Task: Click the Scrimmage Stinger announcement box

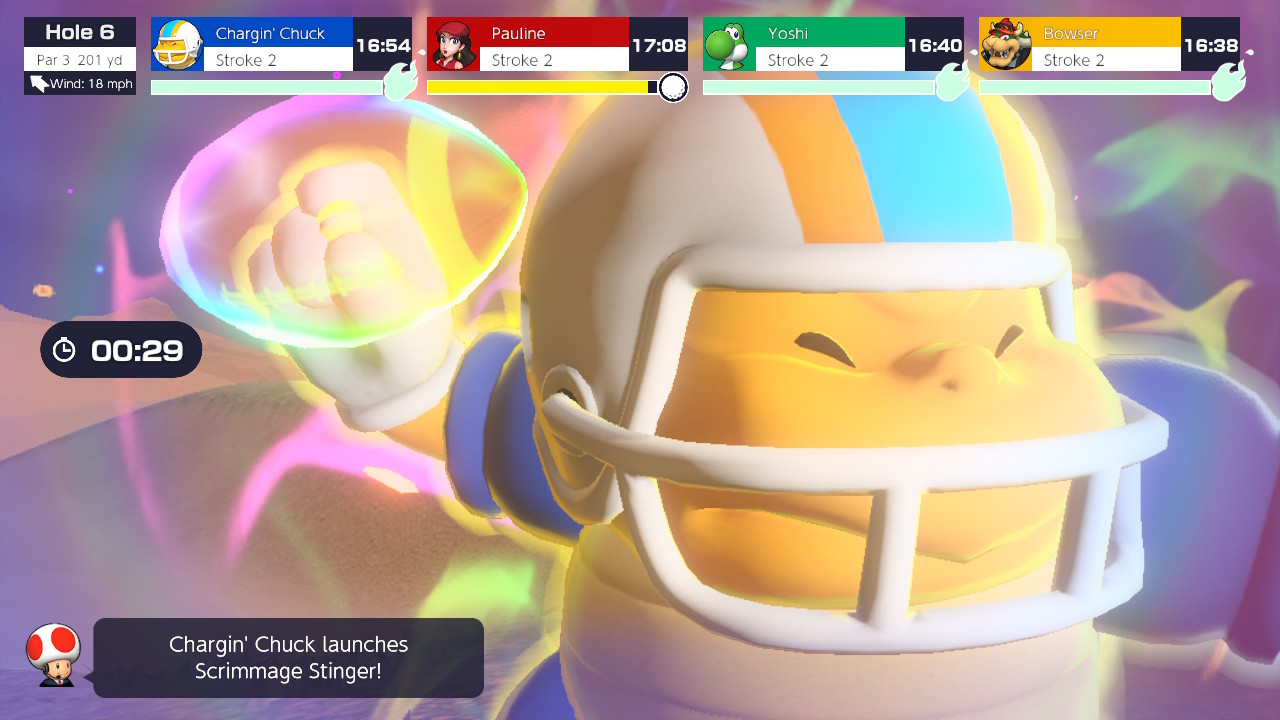Action: [x=288, y=657]
